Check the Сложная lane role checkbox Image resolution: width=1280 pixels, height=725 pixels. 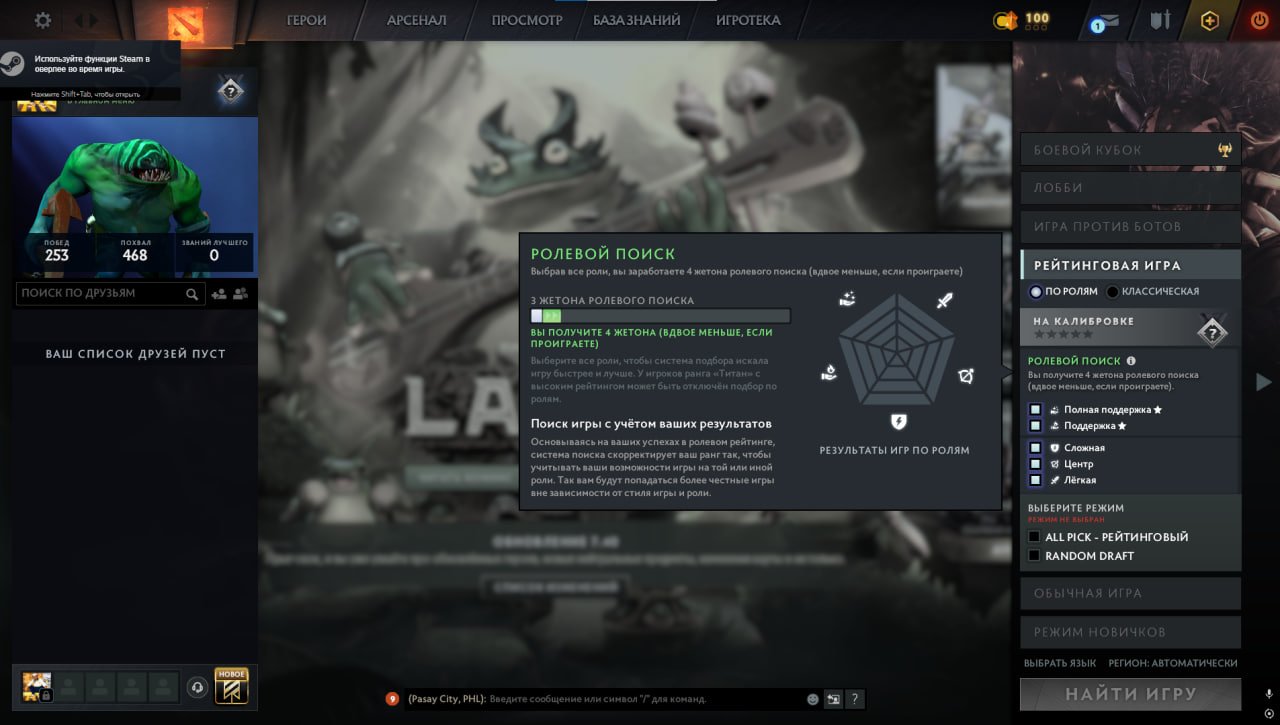(x=1033, y=448)
